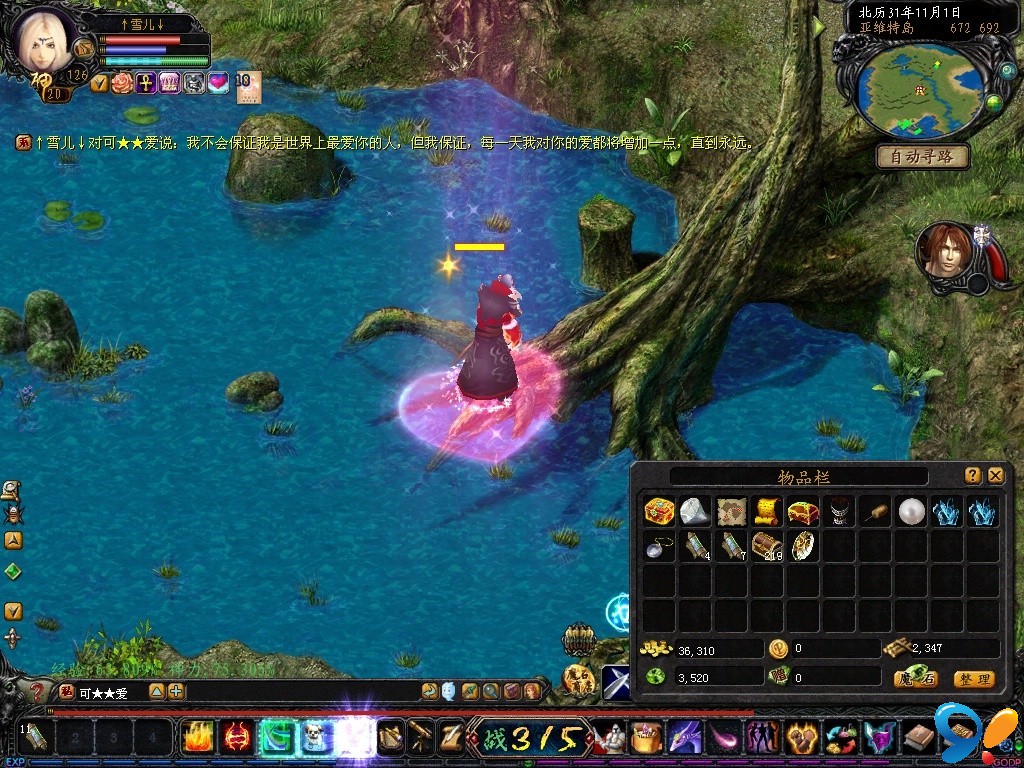1024x768 pixels.
Task: Select the yellow scroll inventory item
Action: coord(767,512)
